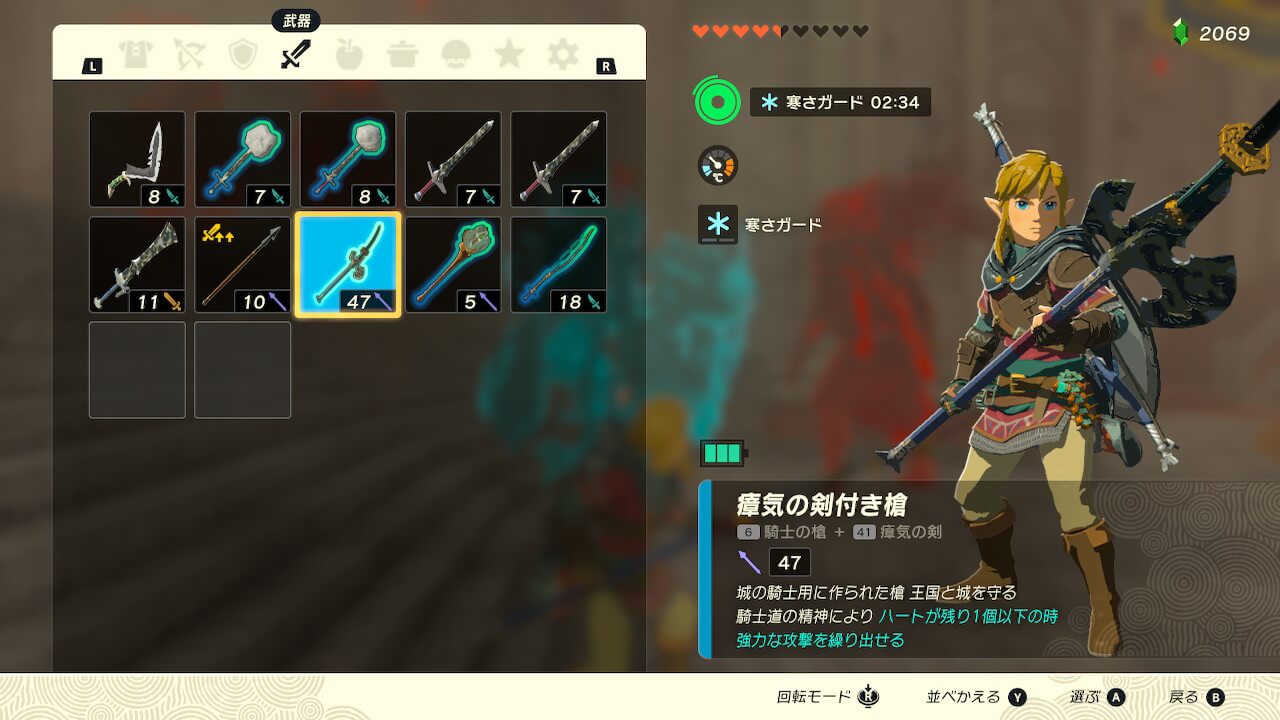Choose the stone-fused sword with attack 7
This screenshot has height=720, width=1280.
coord(243,159)
